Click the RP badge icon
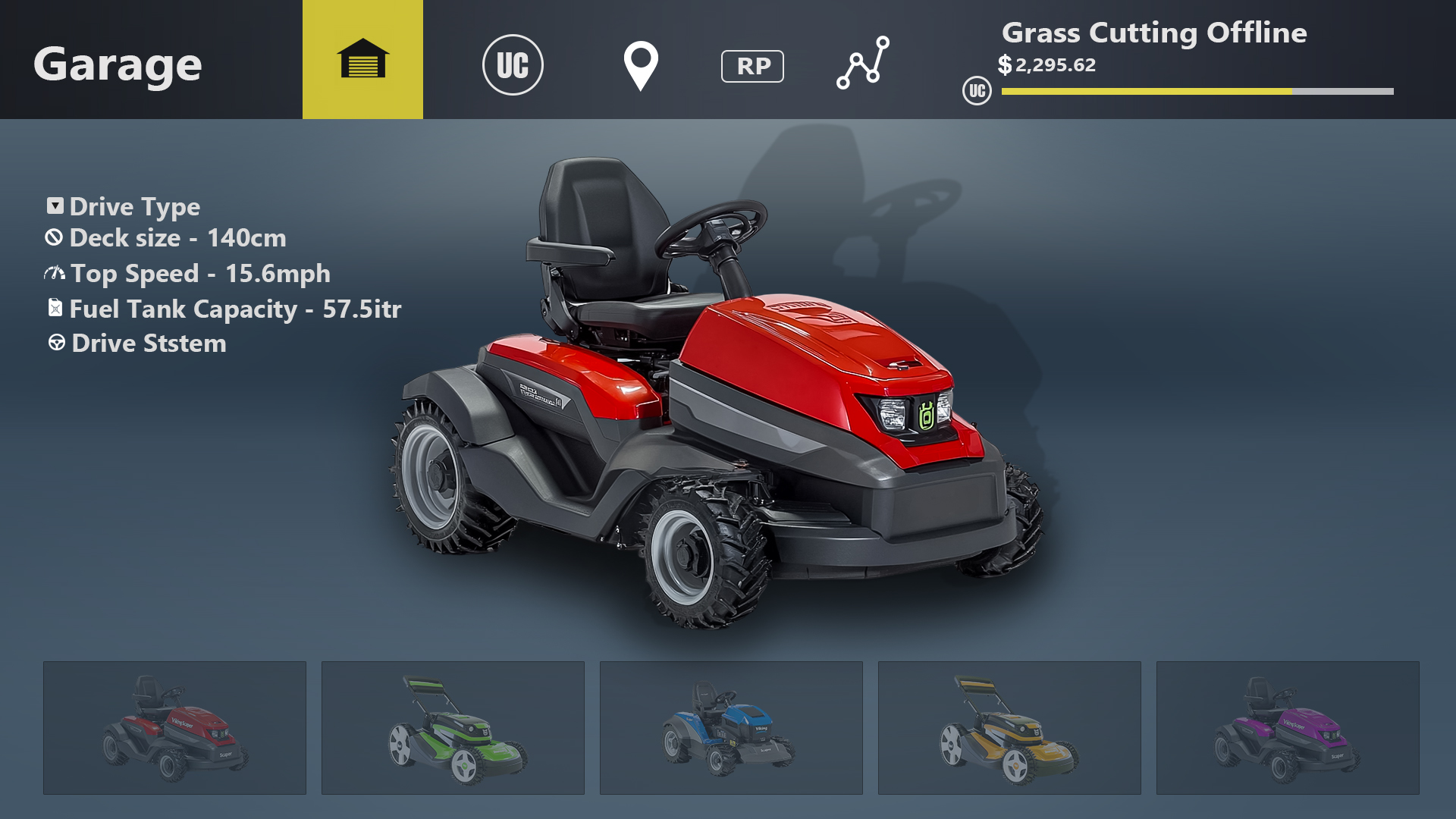 [x=752, y=66]
